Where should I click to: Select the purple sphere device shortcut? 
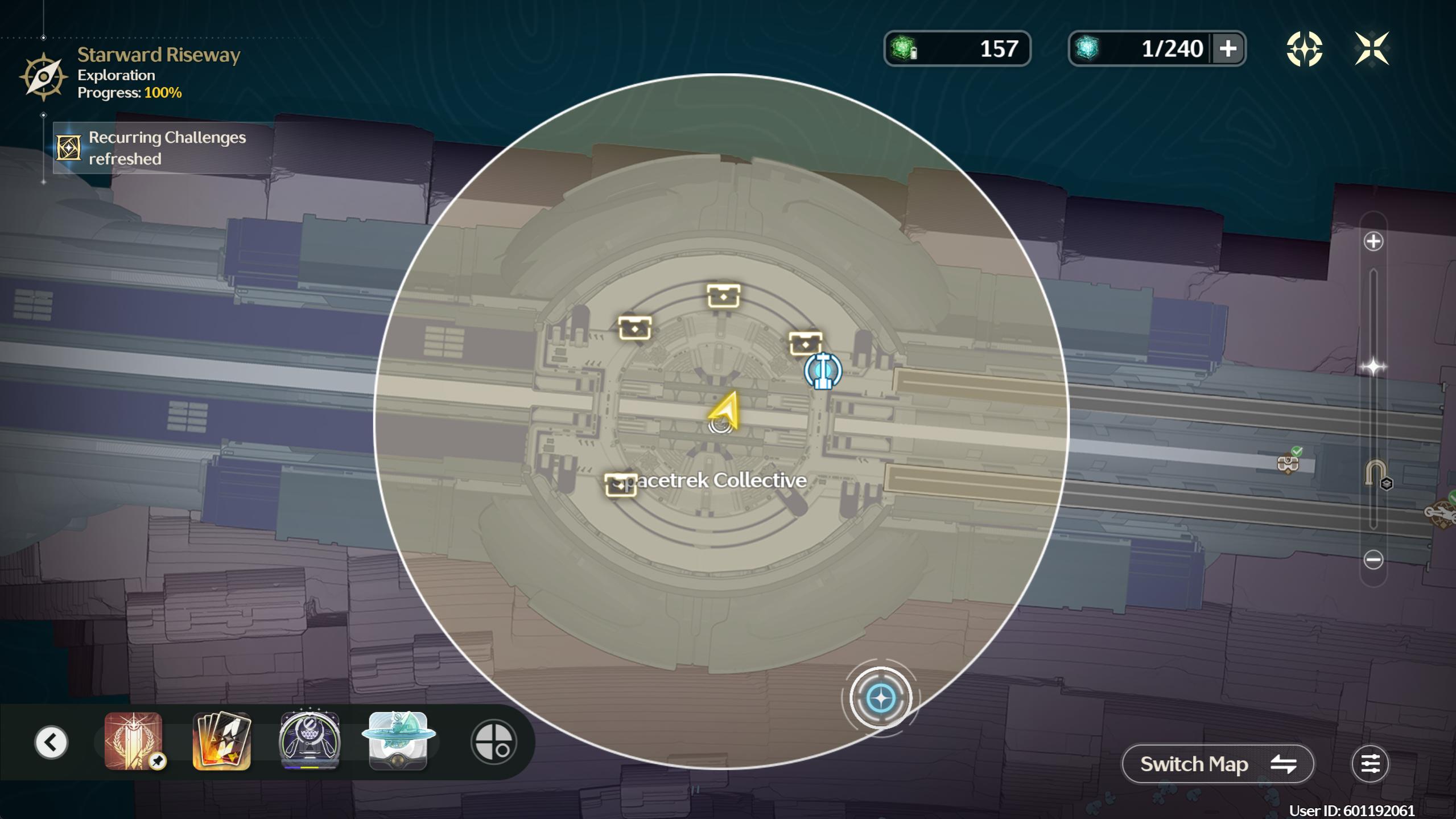pyautogui.click(x=310, y=741)
